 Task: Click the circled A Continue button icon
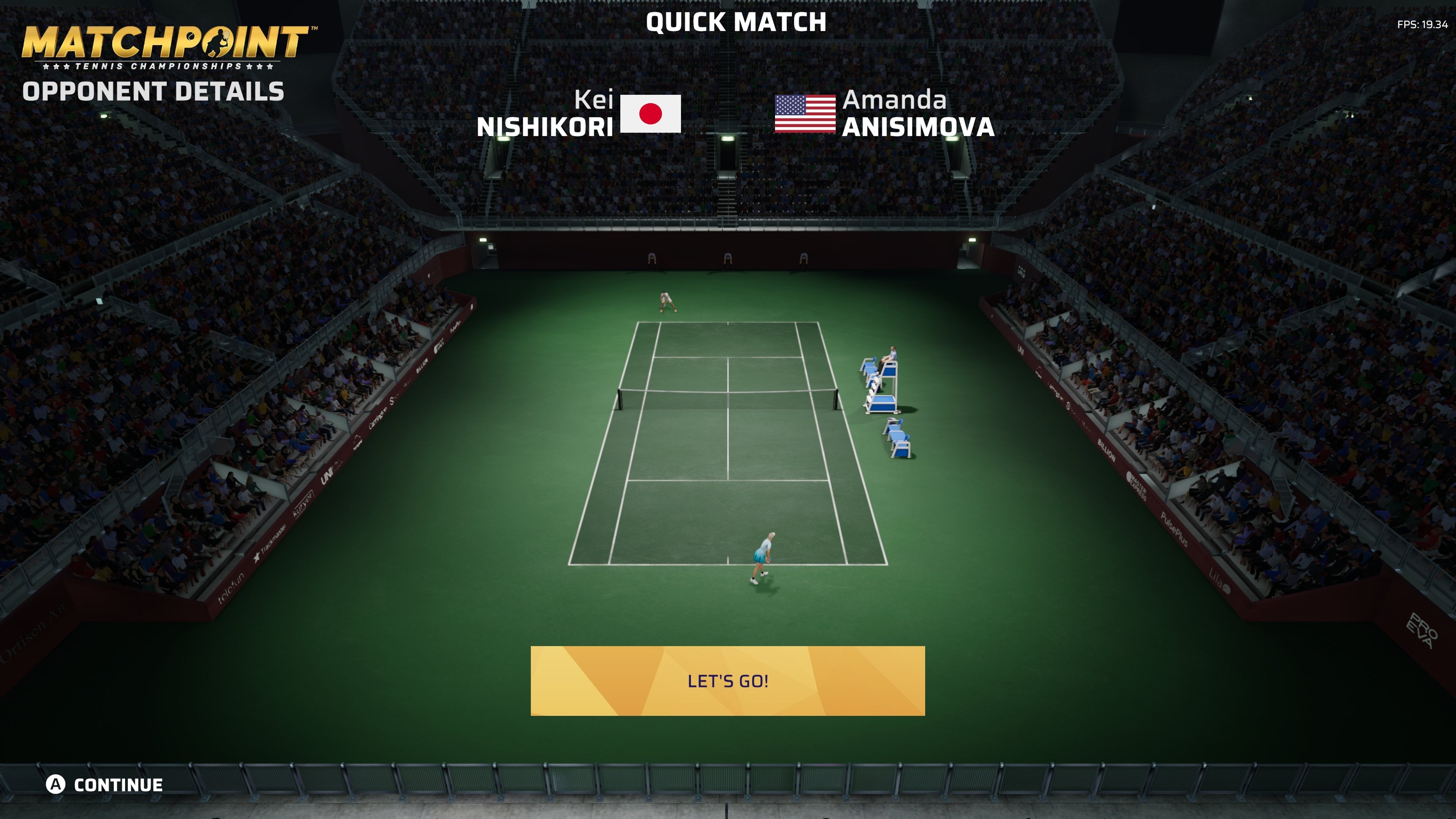pos(56,784)
